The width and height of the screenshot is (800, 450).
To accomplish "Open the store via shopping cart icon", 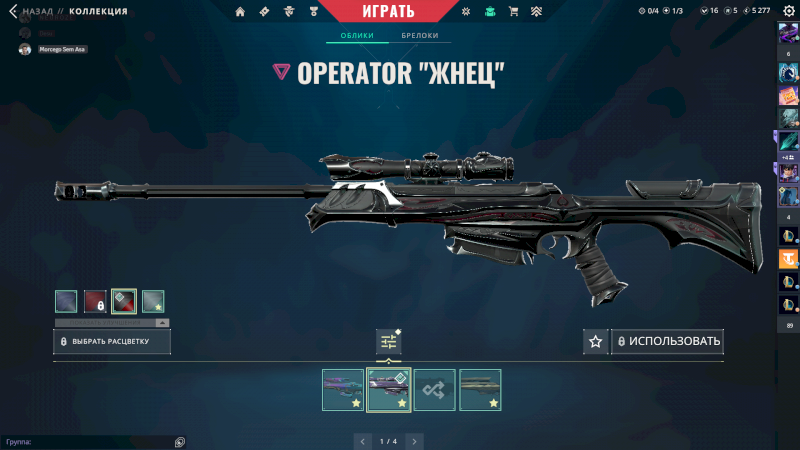I will [x=513, y=11].
